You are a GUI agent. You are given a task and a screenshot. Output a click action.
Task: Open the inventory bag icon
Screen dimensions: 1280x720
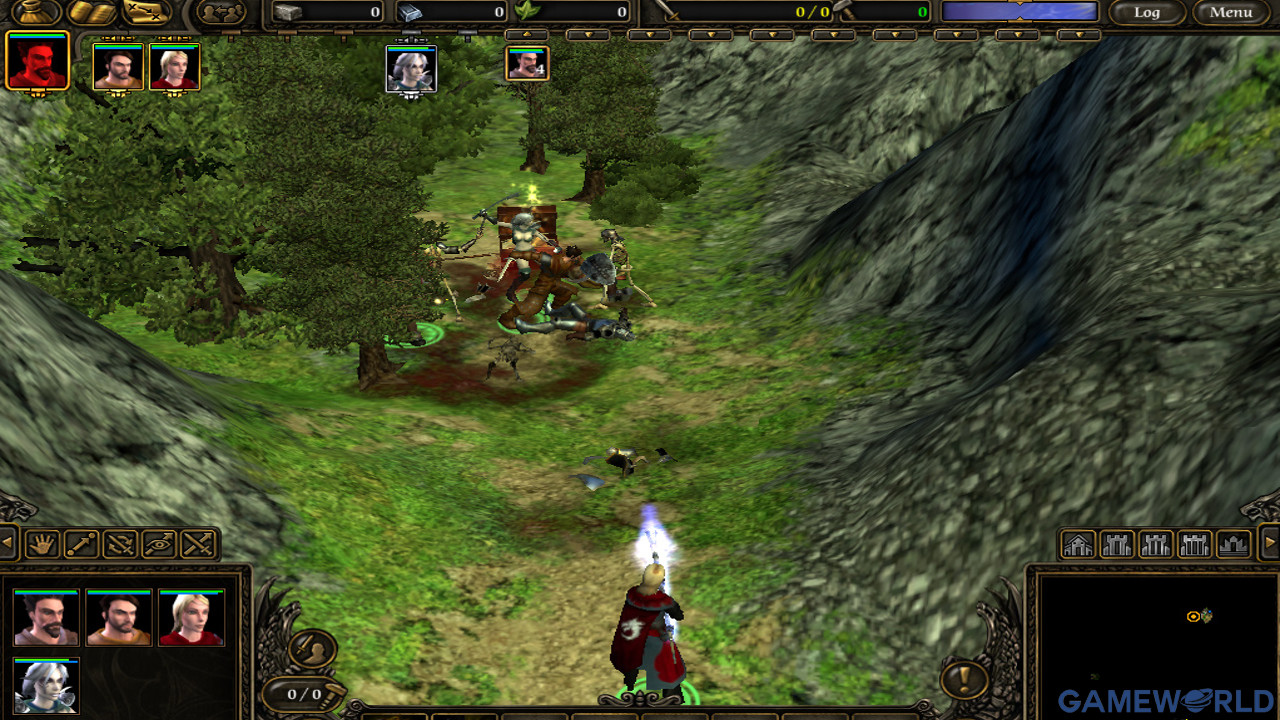[36, 11]
